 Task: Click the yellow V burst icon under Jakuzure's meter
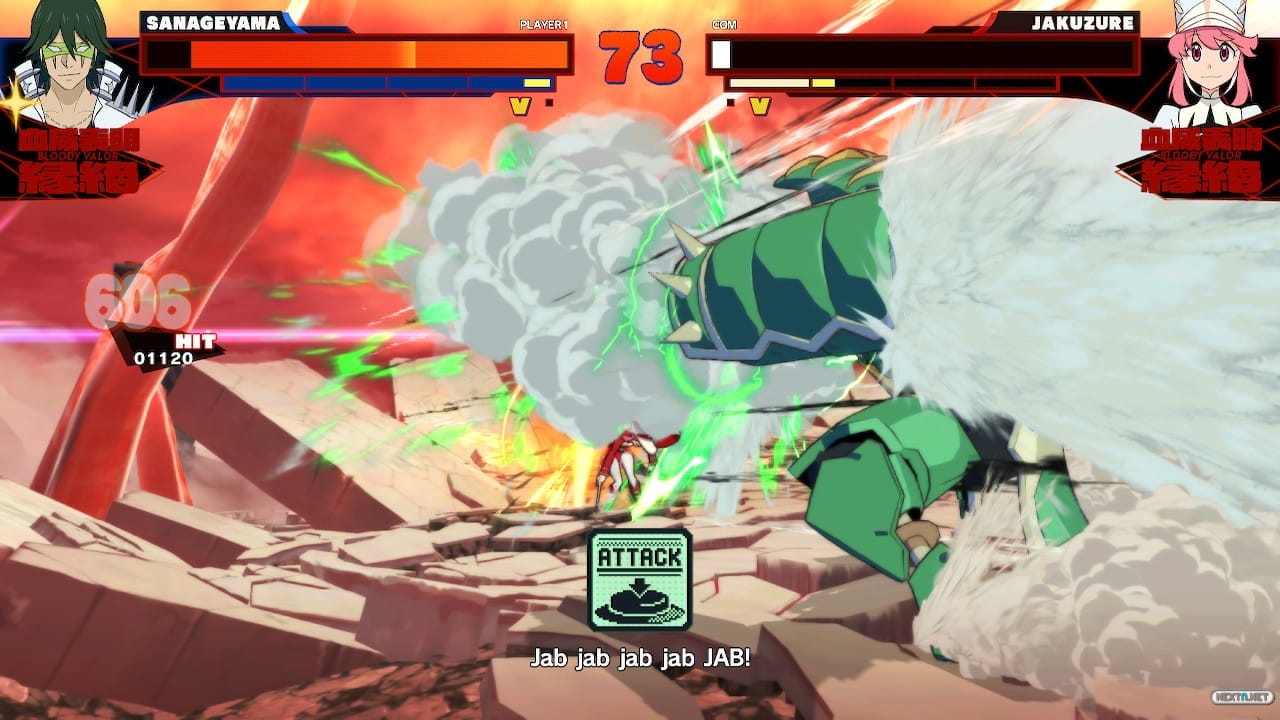click(758, 102)
